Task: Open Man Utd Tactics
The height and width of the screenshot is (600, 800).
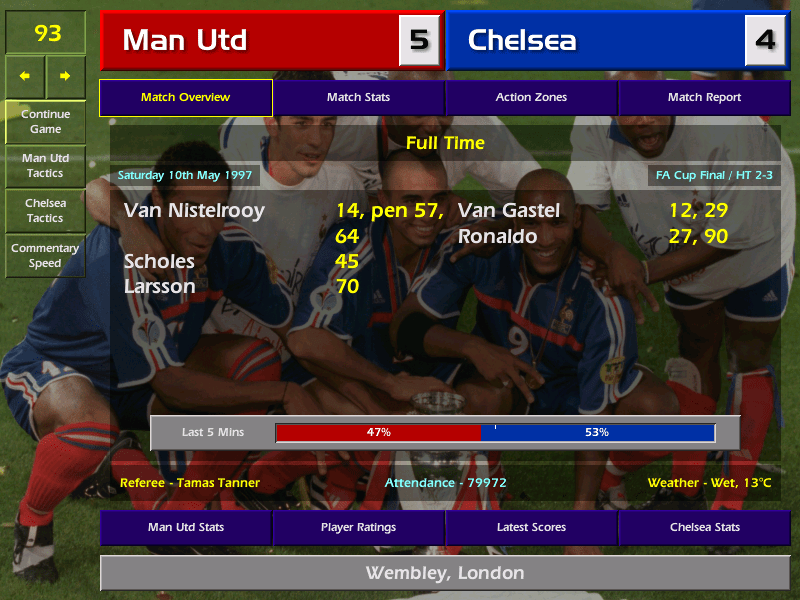Action: tap(45, 166)
